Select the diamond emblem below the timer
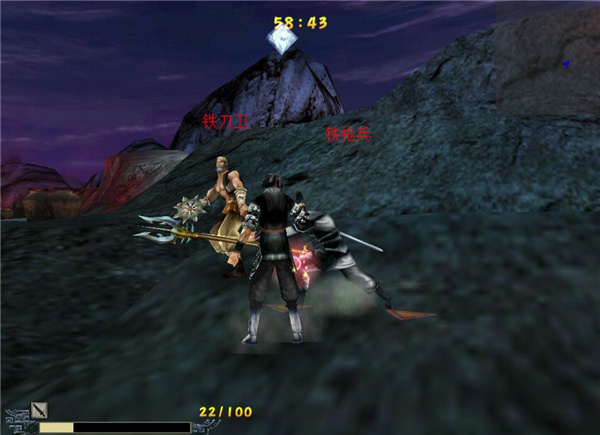 (x=281, y=41)
